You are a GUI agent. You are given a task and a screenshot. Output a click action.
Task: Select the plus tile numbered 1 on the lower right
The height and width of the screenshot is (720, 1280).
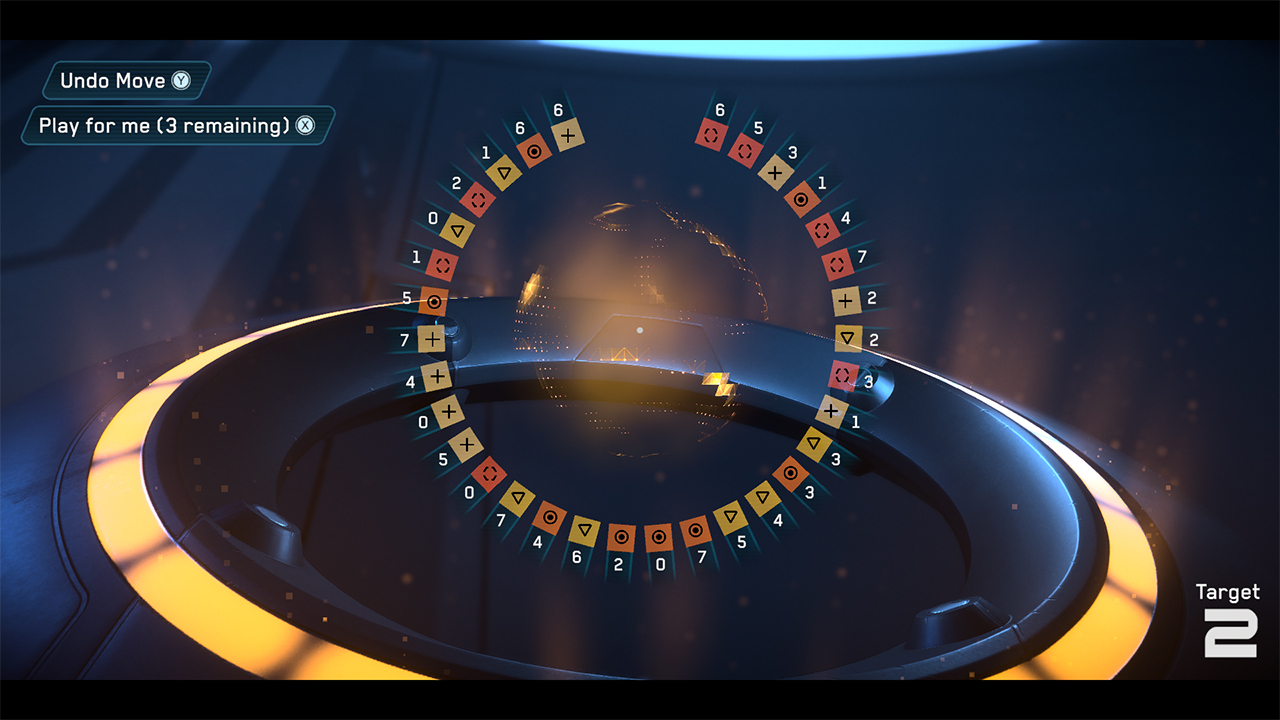tap(832, 409)
